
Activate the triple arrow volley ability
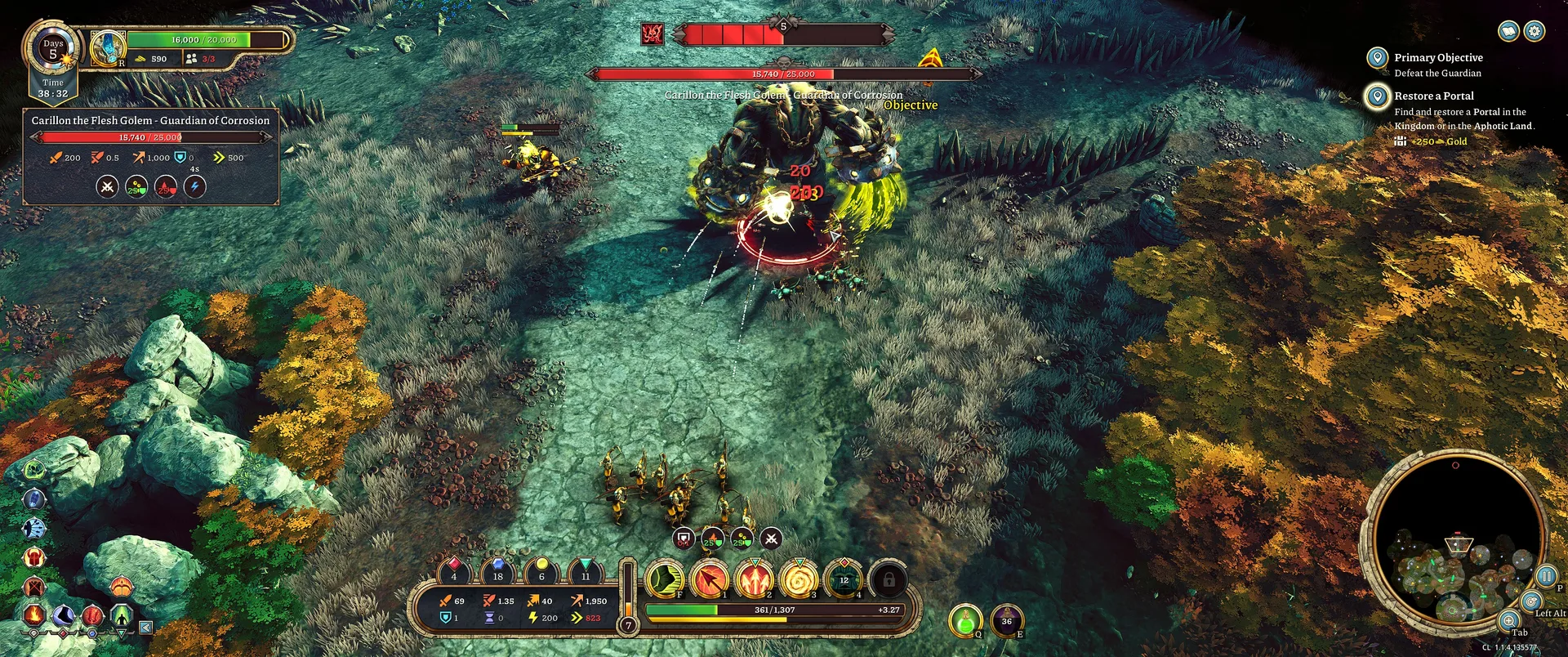(755, 579)
